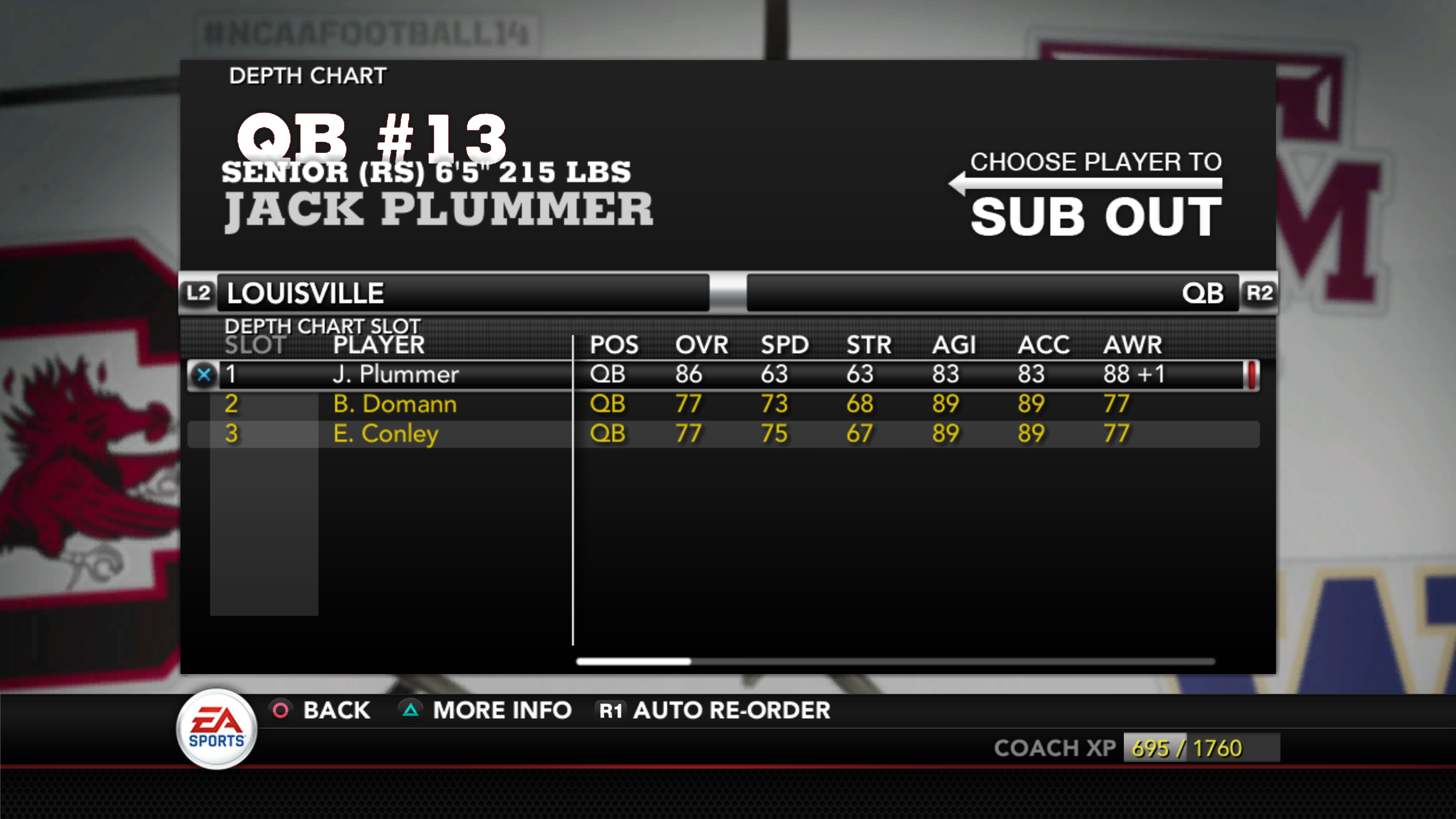1456x819 pixels.
Task: Sort by the AWR column header
Action: (x=1132, y=345)
